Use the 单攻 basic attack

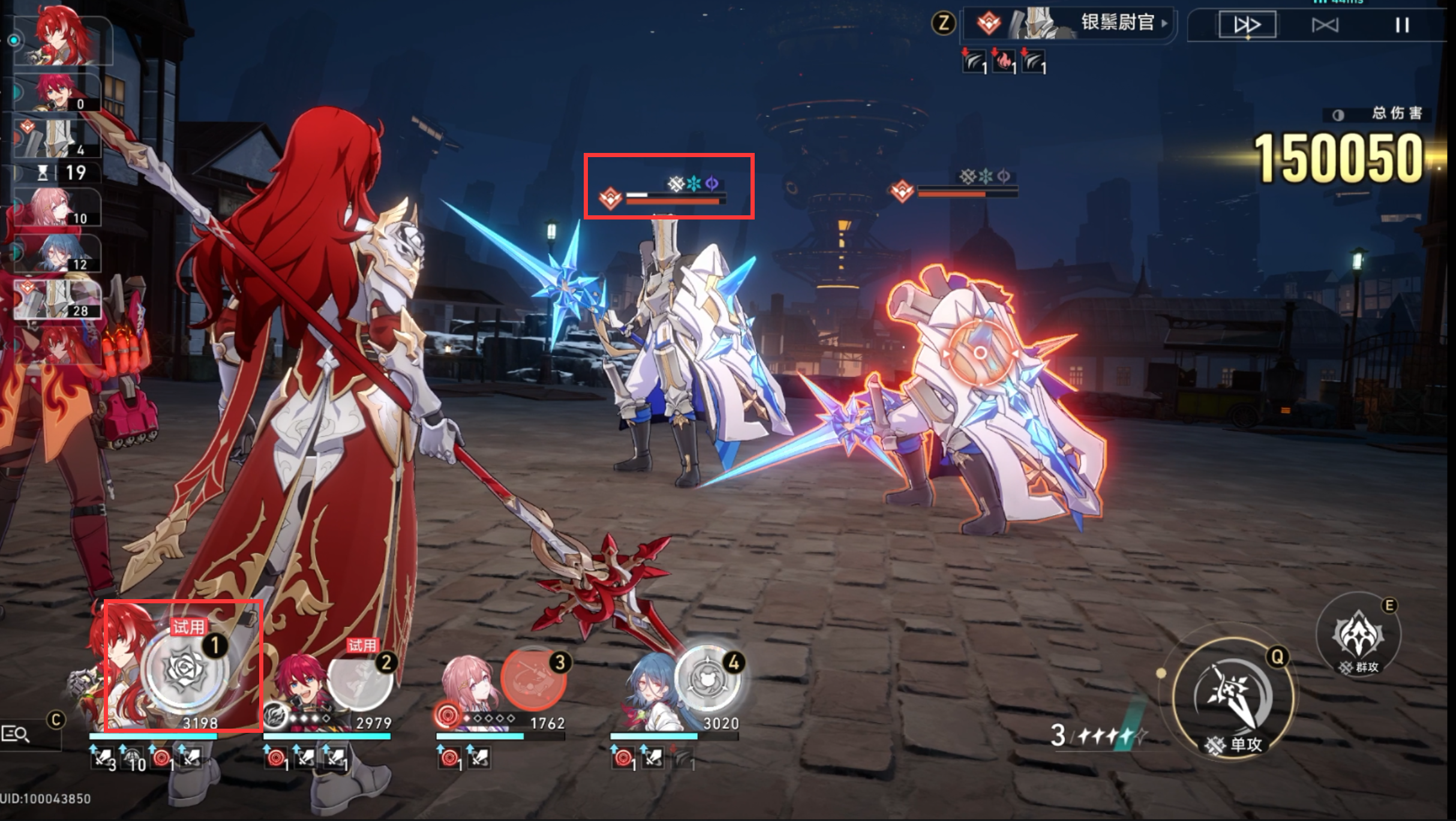pos(1233,697)
